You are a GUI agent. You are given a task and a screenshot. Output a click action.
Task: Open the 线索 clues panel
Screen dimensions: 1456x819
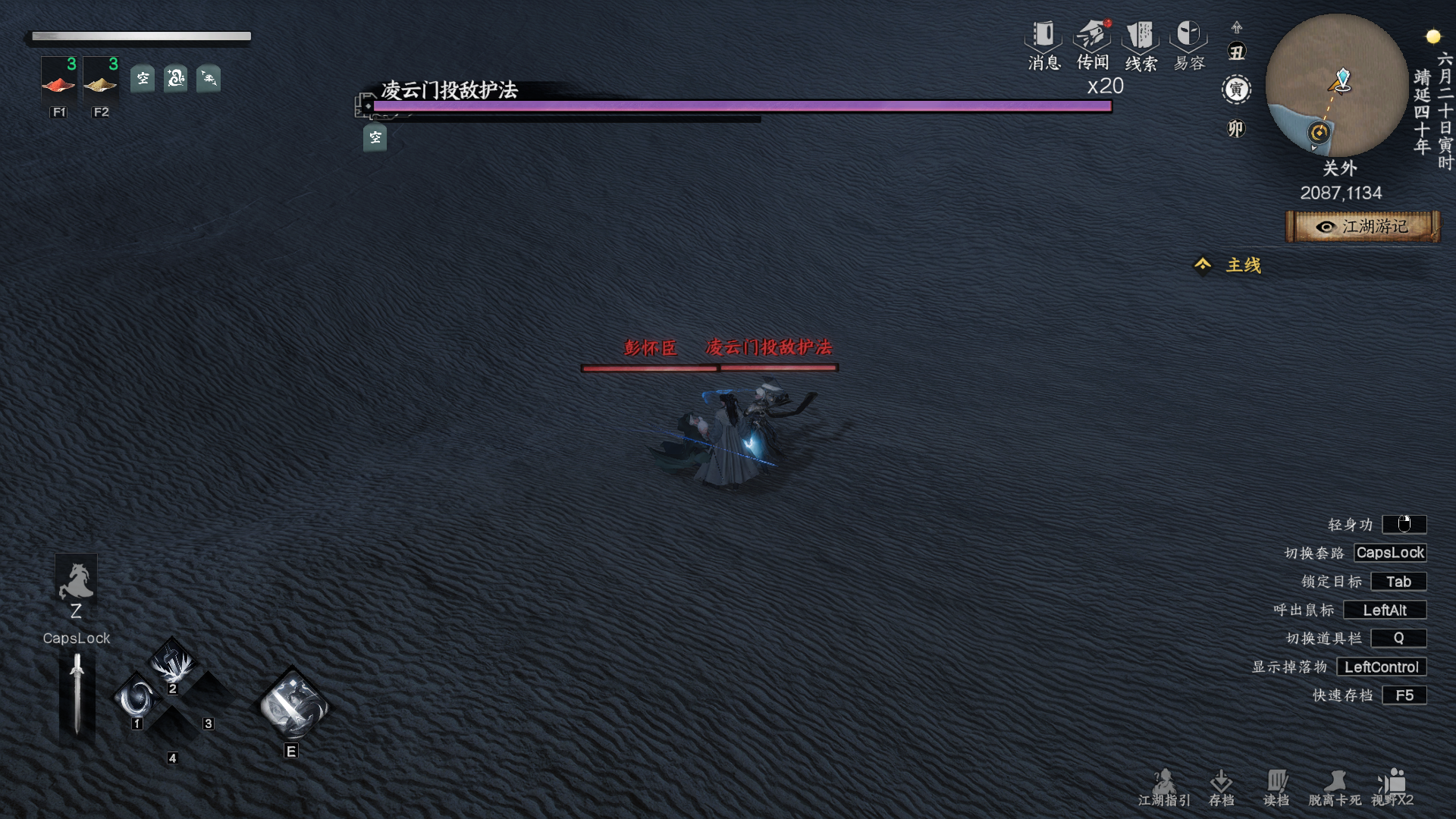tap(1141, 45)
